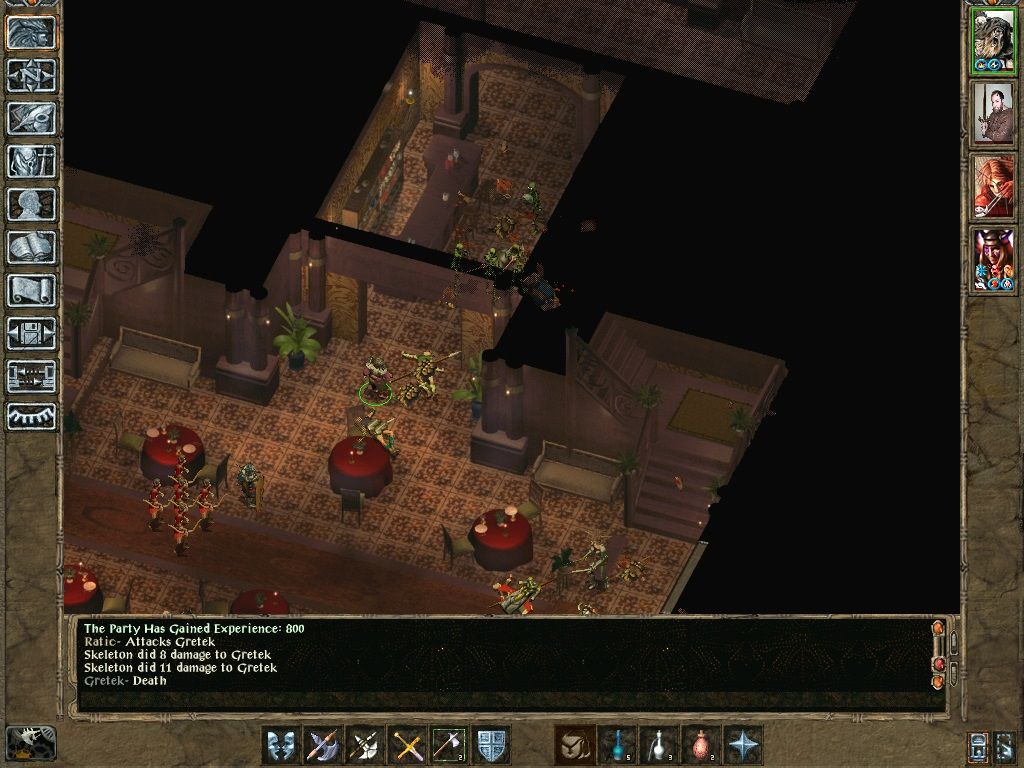Viewport: 1024px width, 768px height.
Task: Select the bearded swordsman portrait
Action: click(993, 113)
